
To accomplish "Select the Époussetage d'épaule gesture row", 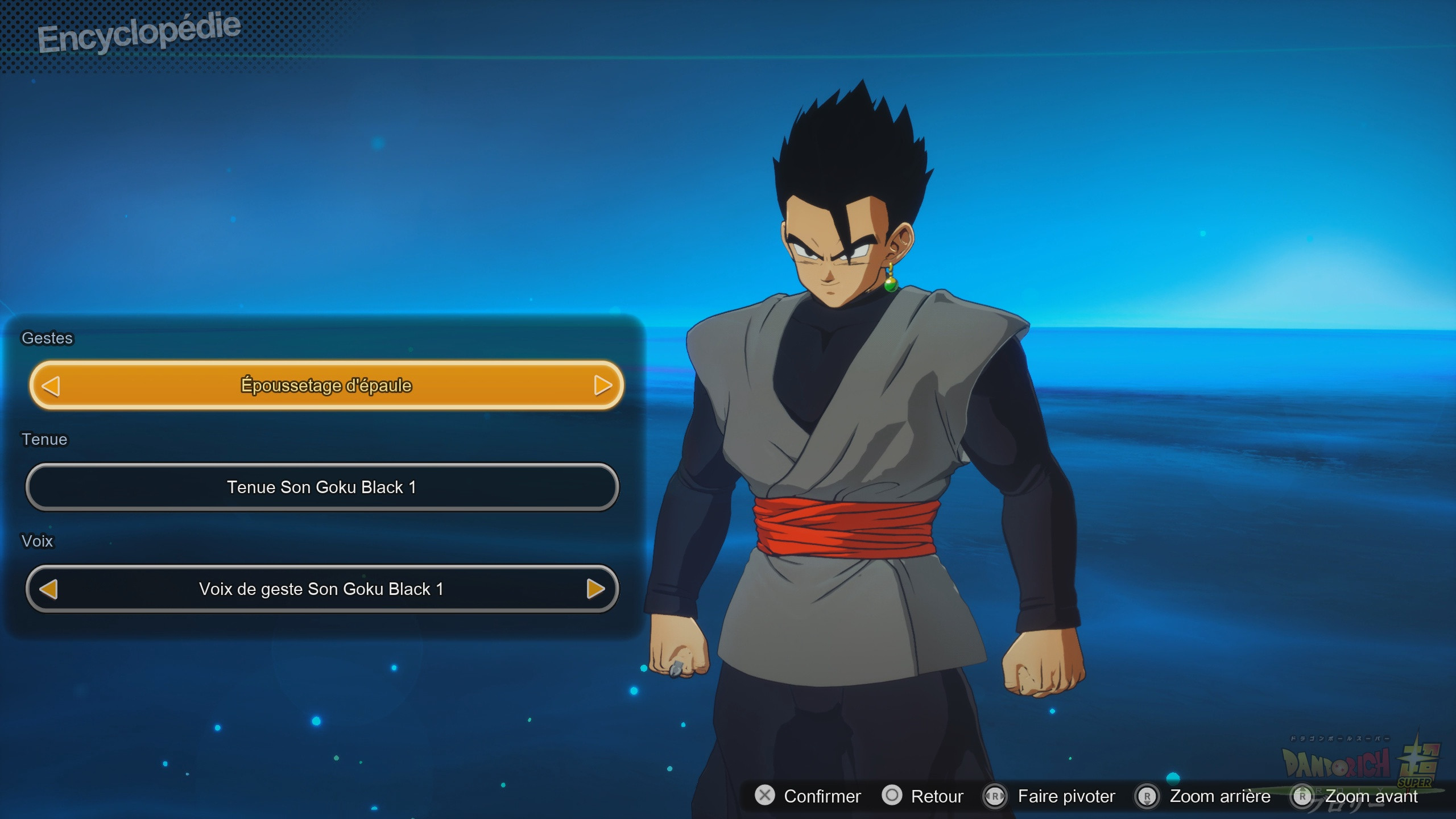I will click(326, 385).
